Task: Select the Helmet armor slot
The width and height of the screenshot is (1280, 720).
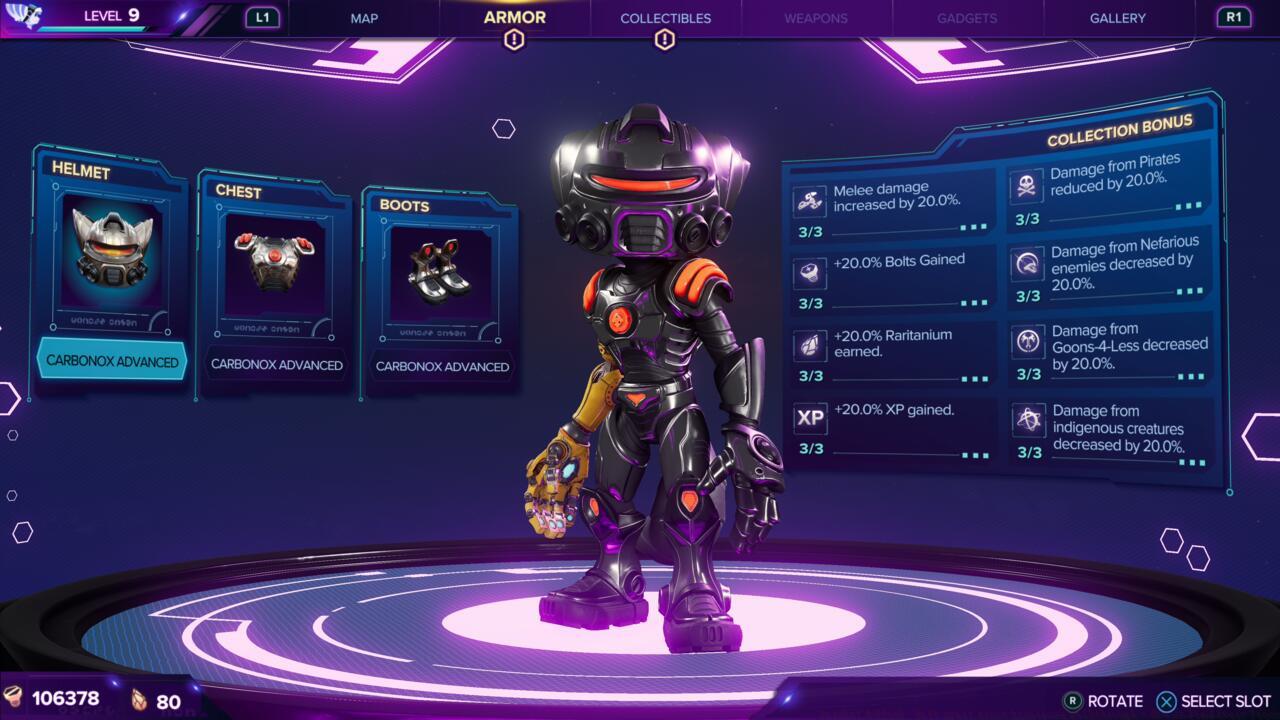Action: click(110, 270)
